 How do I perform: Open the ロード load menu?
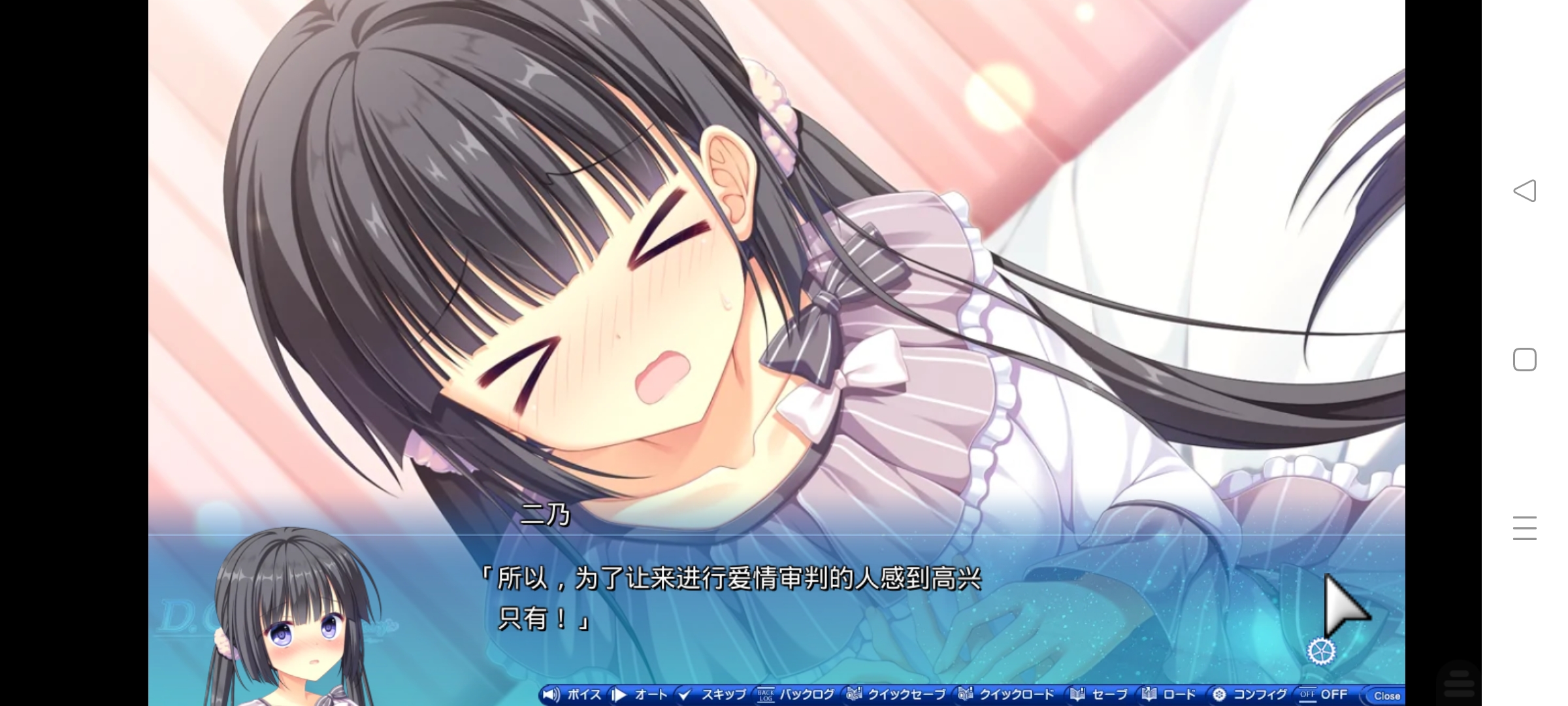coord(1169,694)
